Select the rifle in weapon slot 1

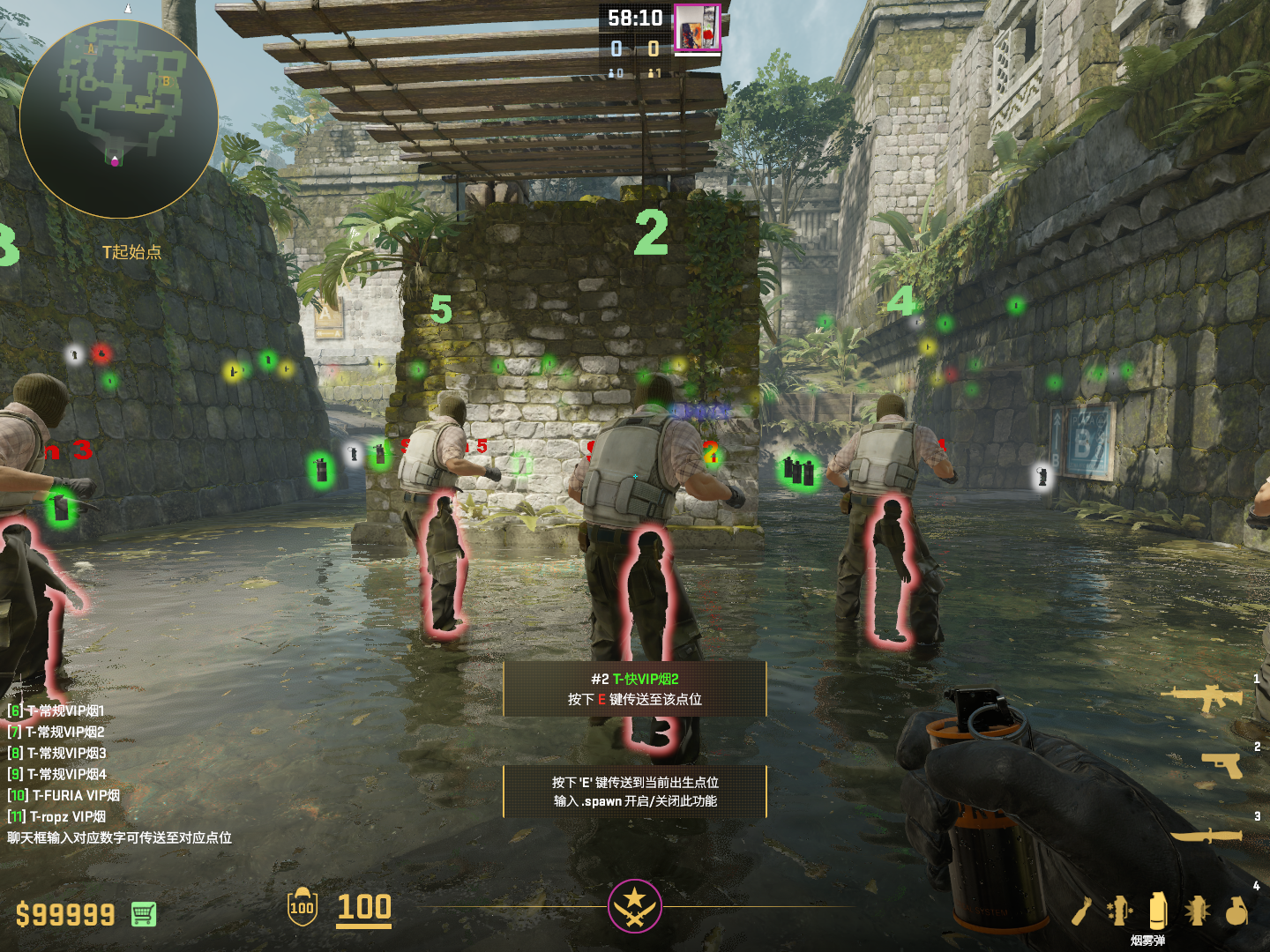pyautogui.click(x=1203, y=697)
